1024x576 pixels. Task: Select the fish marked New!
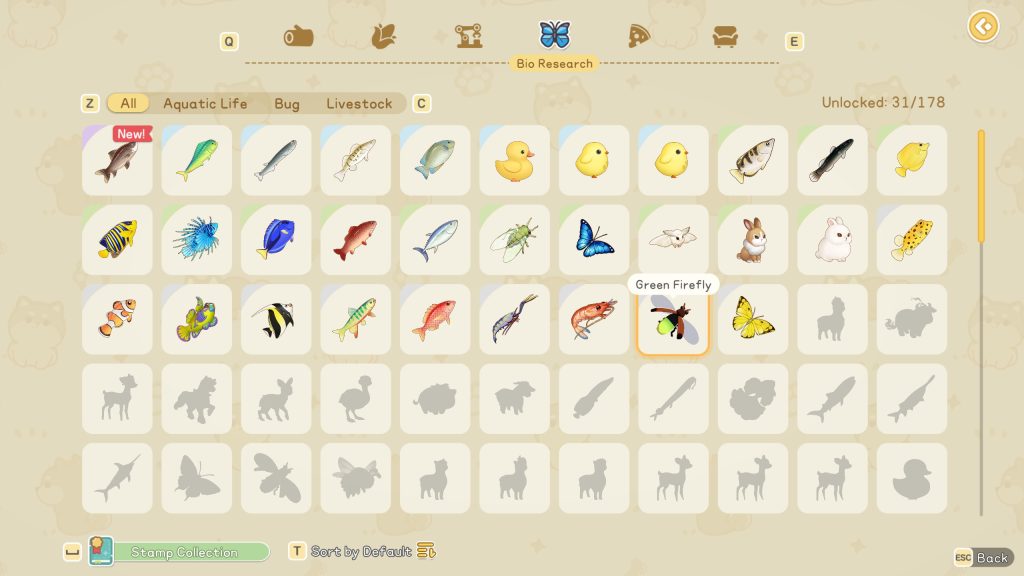(118, 160)
